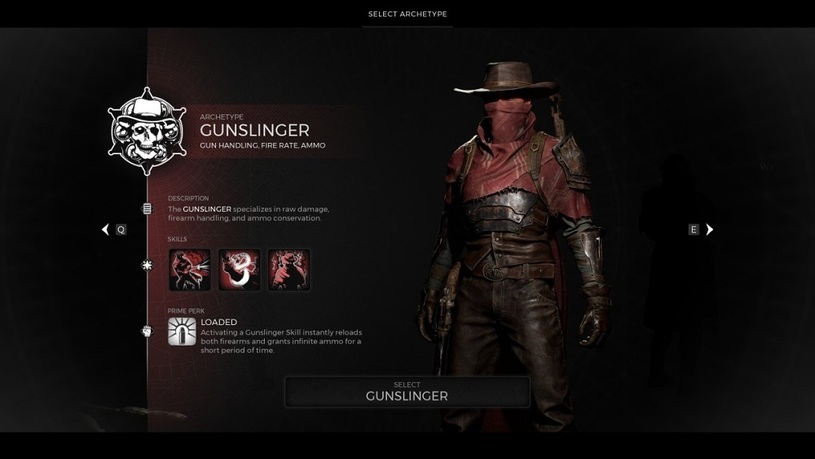The height and width of the screenshot is (459, 815).
Task: Select the skill icon of gunman firing shots
Action: coord(190,270)
